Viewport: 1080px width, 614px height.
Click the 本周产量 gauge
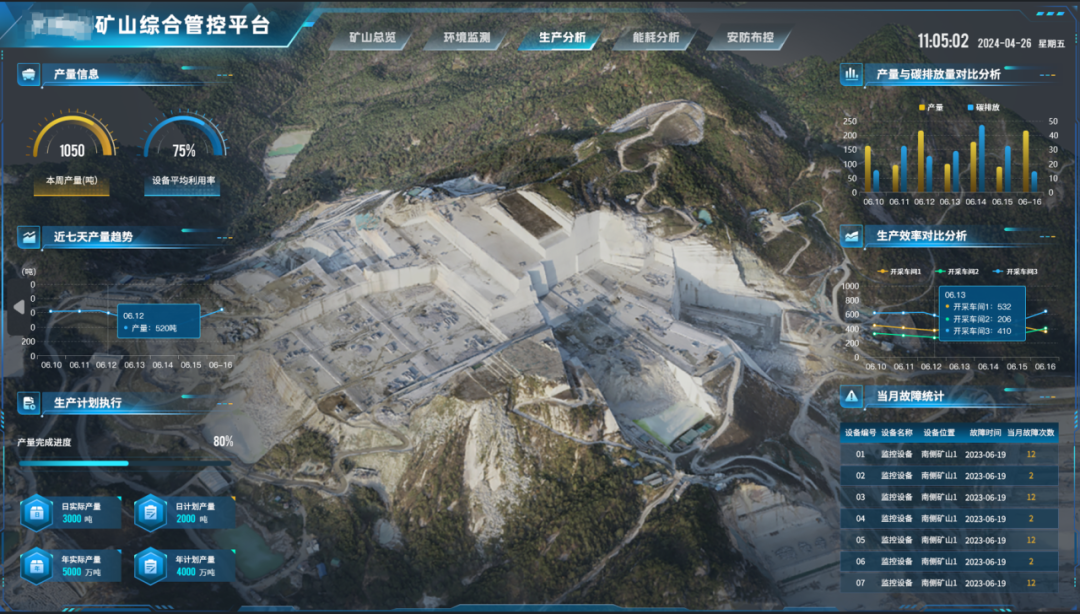(x=72, y=150)
